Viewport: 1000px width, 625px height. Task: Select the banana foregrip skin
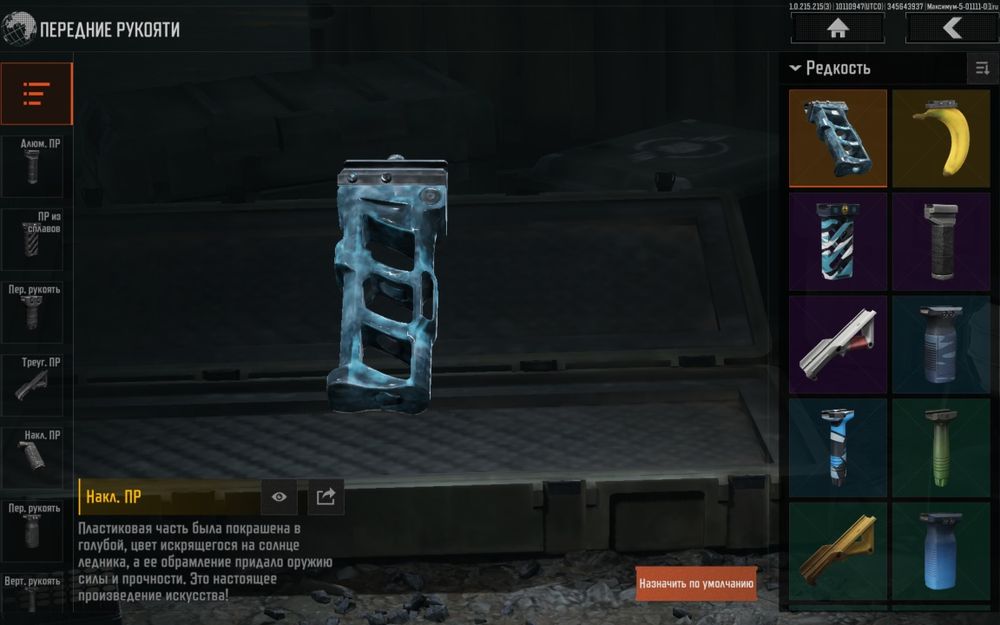tap(940, 138)
